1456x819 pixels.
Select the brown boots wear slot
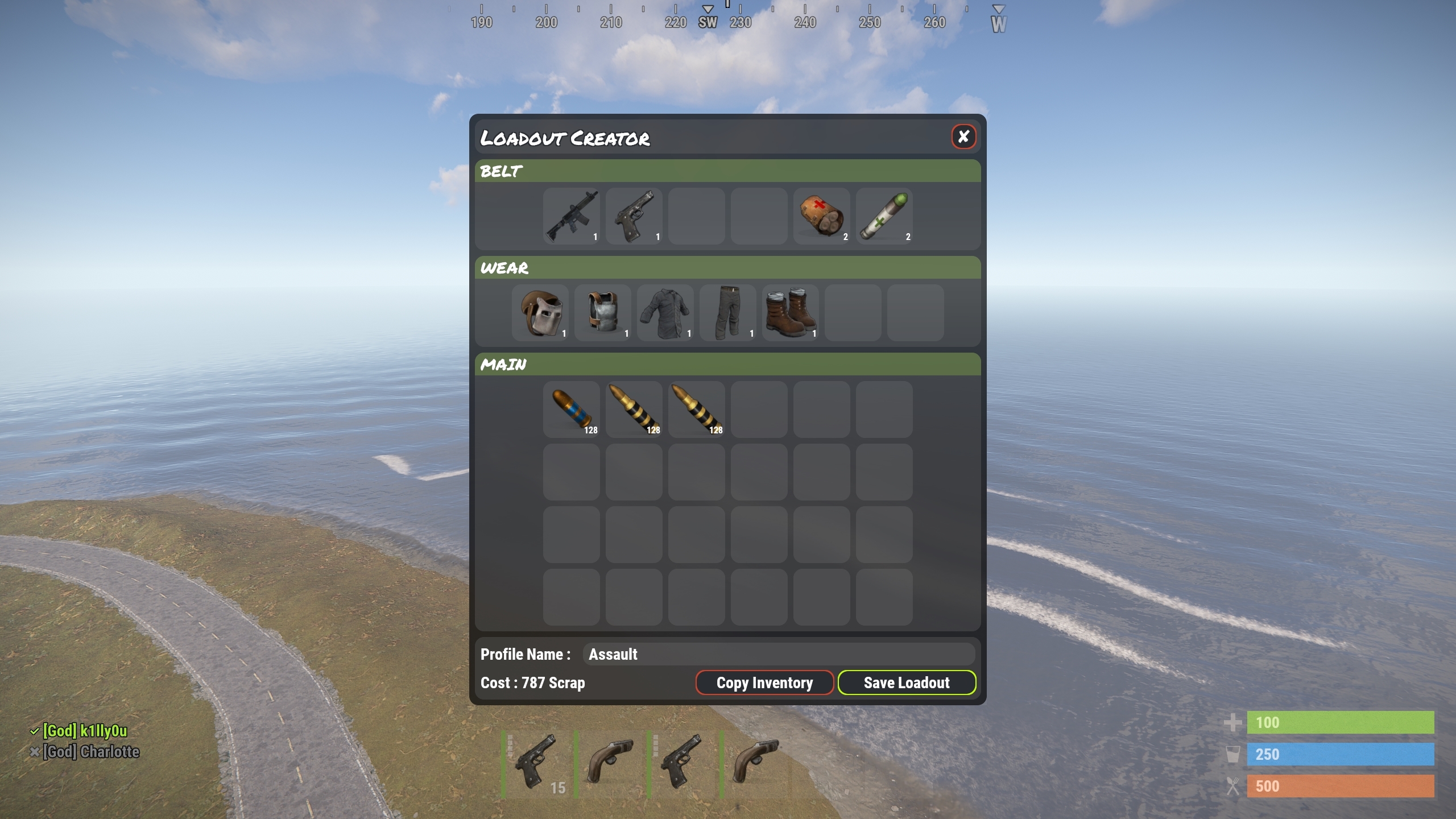pos(791,313)
